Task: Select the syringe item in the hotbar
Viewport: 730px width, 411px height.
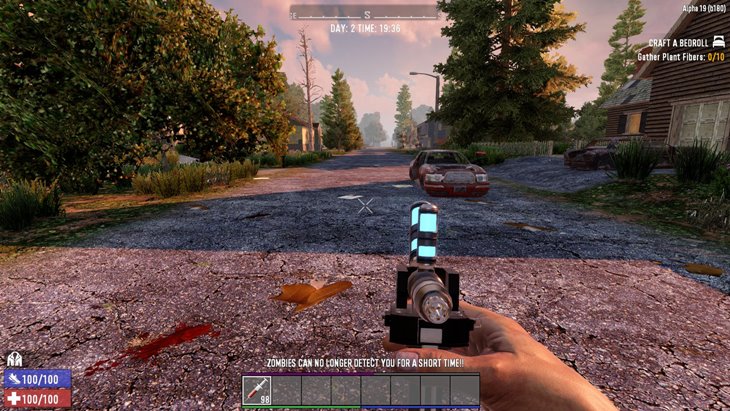Action: pyautogui.click(x=257, y=390)
